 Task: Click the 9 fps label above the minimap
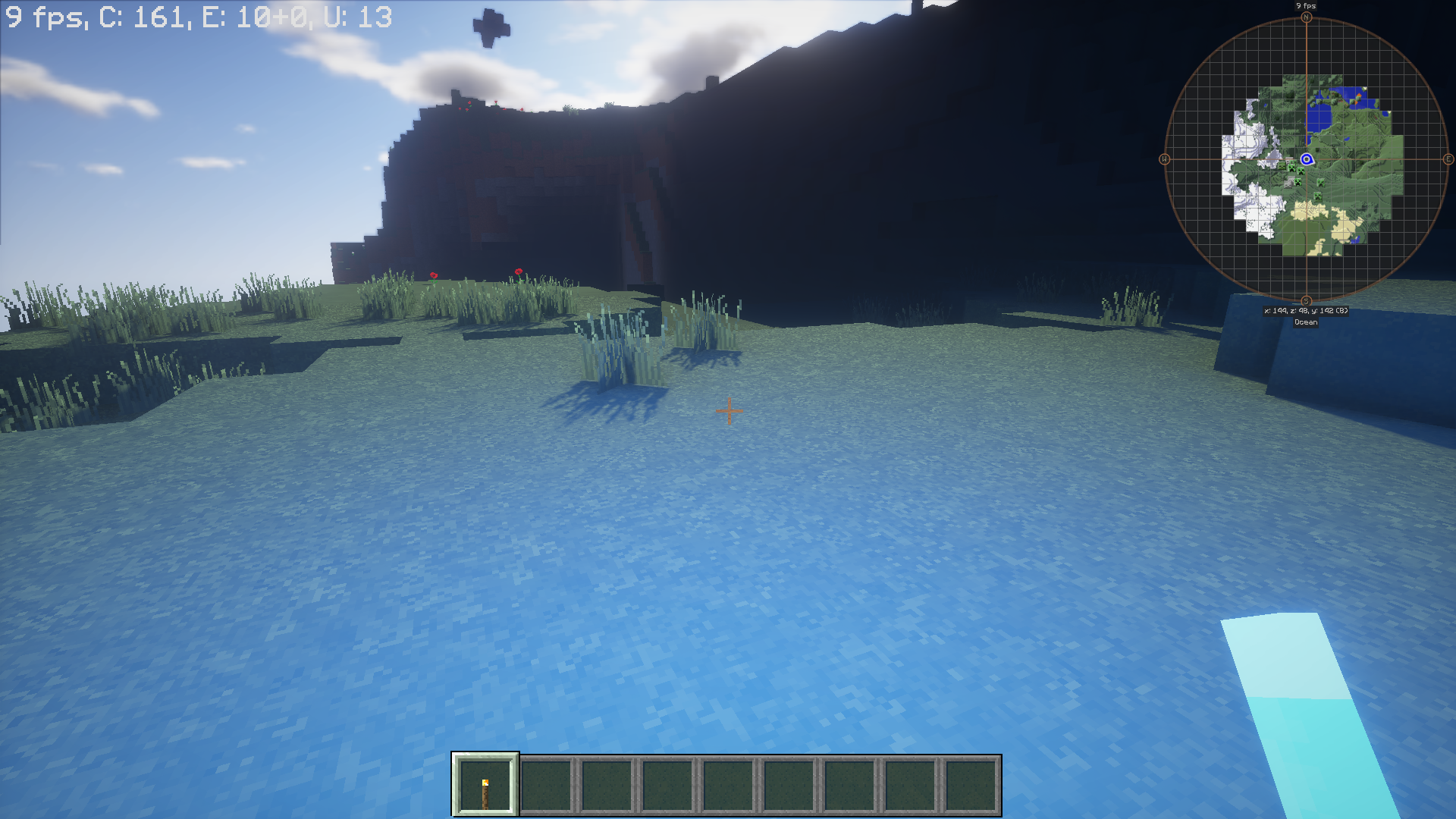click(x=1306, y=5)
